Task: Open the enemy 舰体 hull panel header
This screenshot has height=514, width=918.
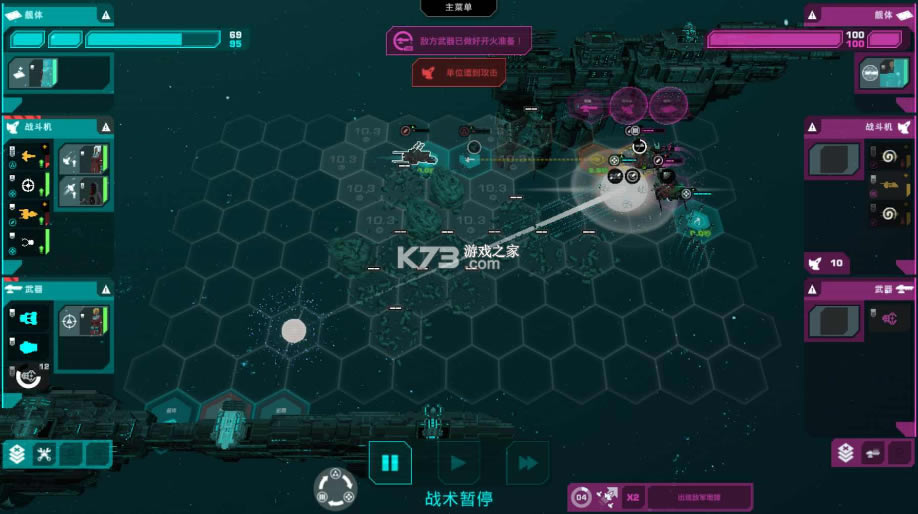Action: pyautogui.click(x=860, y=15)
